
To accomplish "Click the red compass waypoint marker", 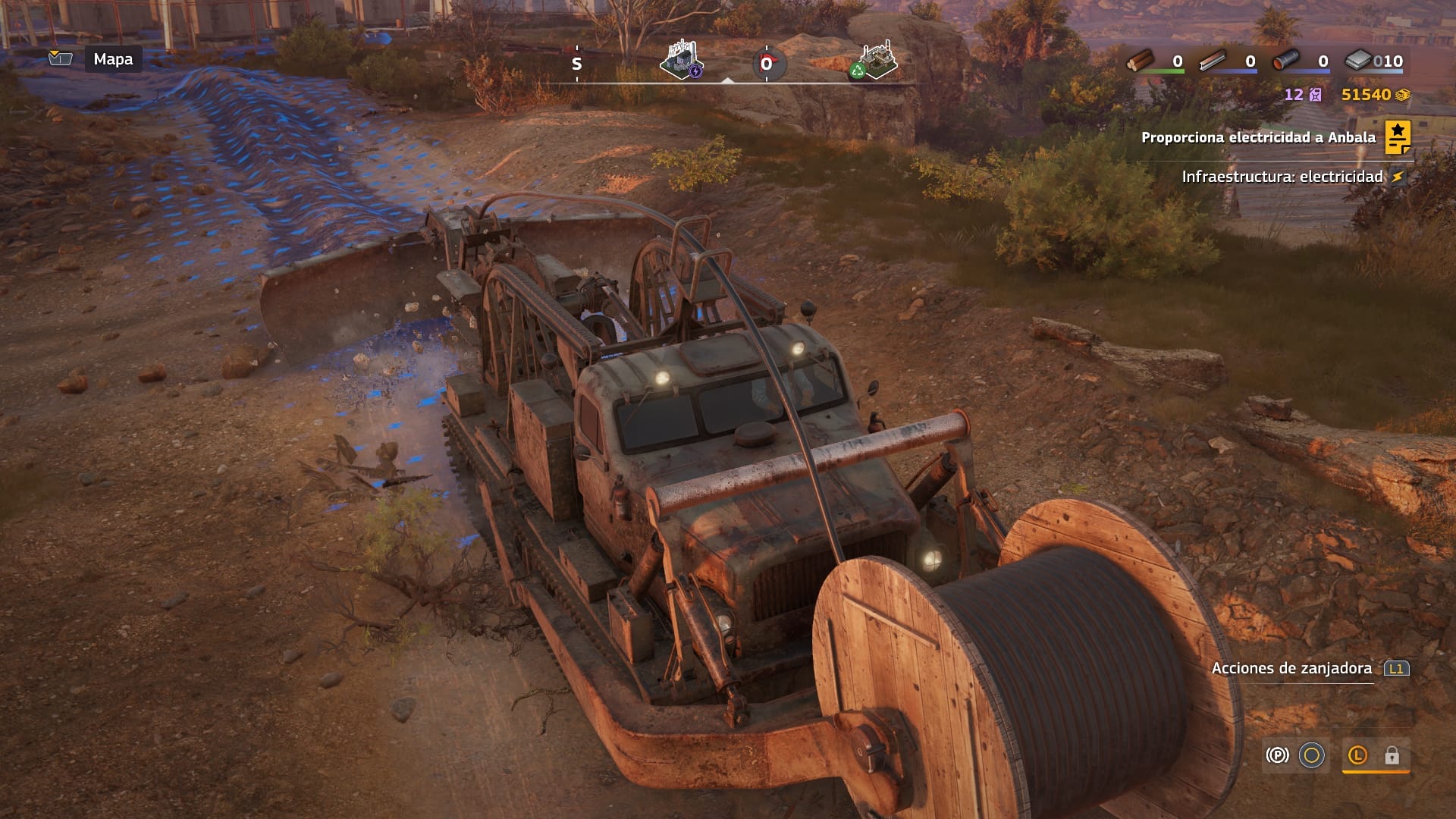I will click(x=767, y=64).
